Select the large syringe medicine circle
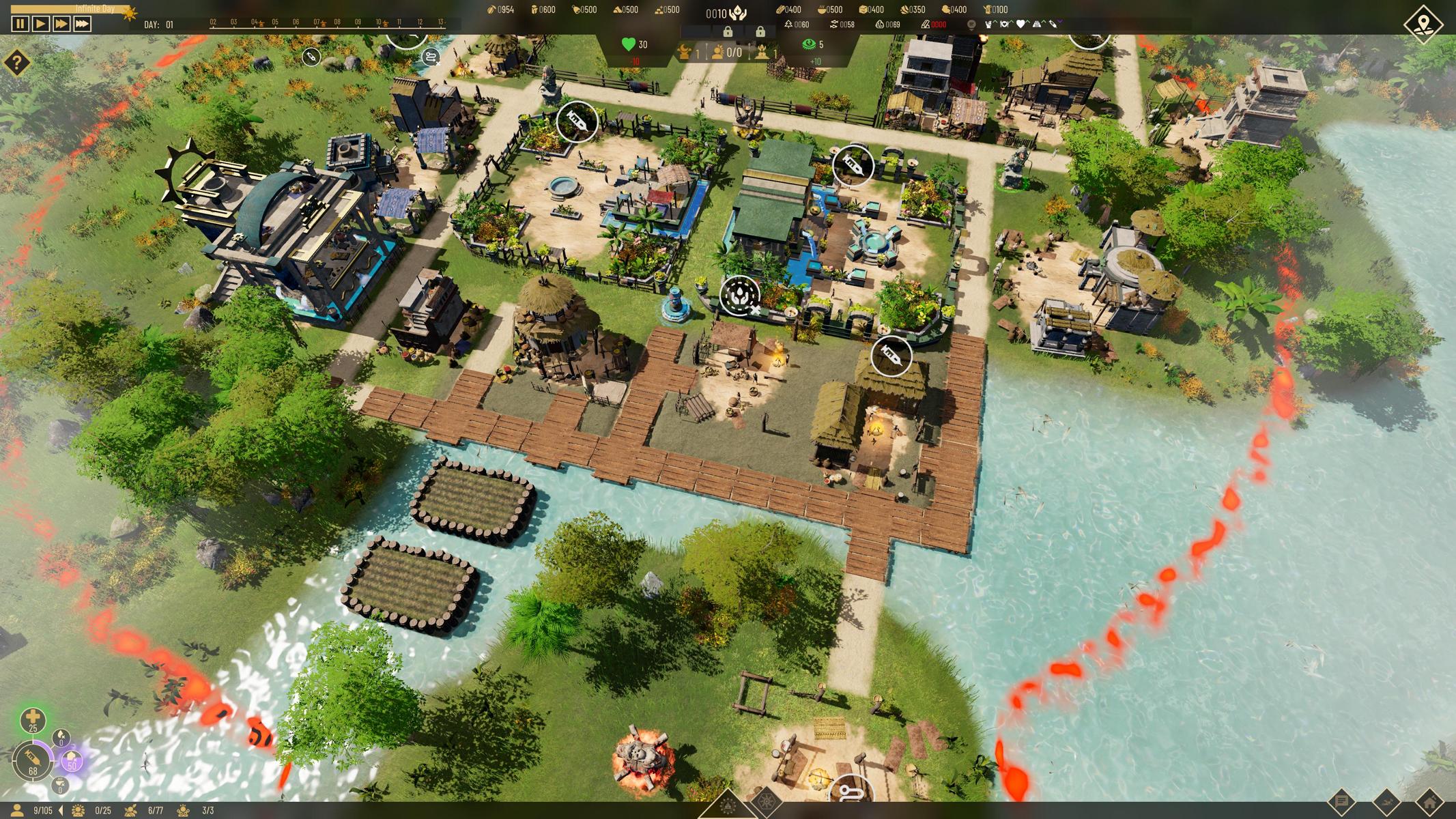The image size is (1456, 819). [32, 760]
